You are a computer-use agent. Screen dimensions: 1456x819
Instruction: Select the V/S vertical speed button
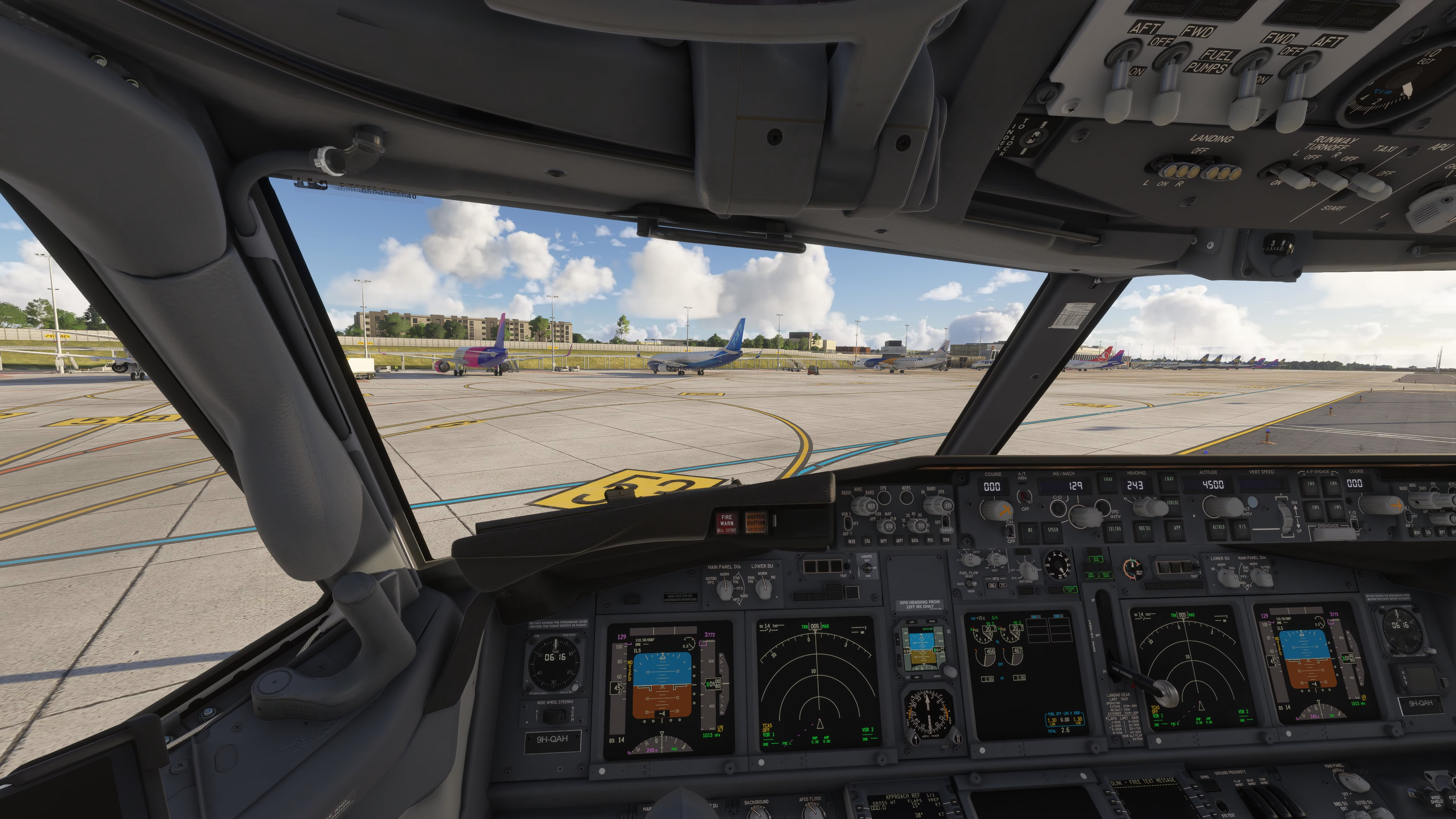pos(1243,527)
